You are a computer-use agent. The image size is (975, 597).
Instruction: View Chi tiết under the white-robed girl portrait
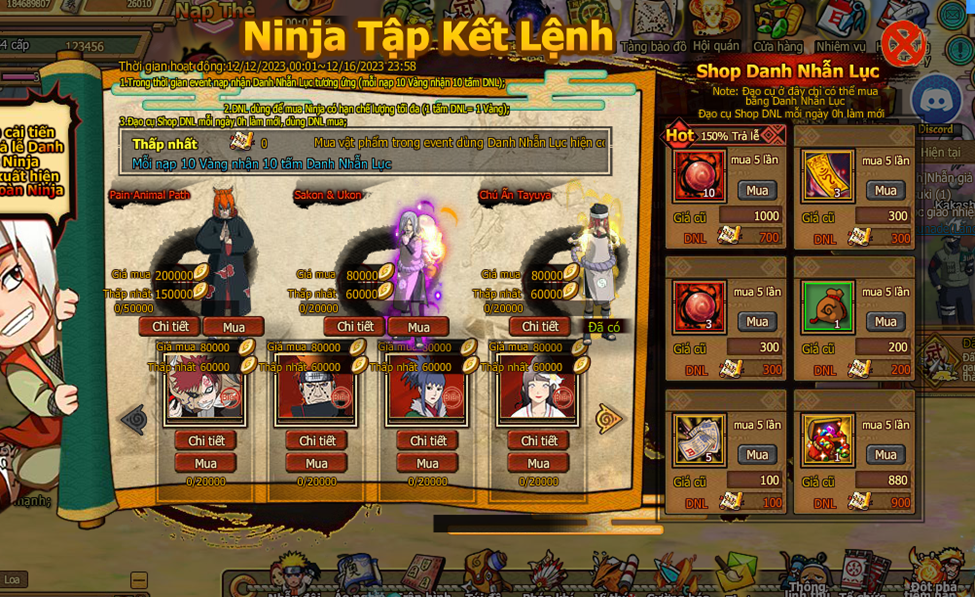(539, 441)
